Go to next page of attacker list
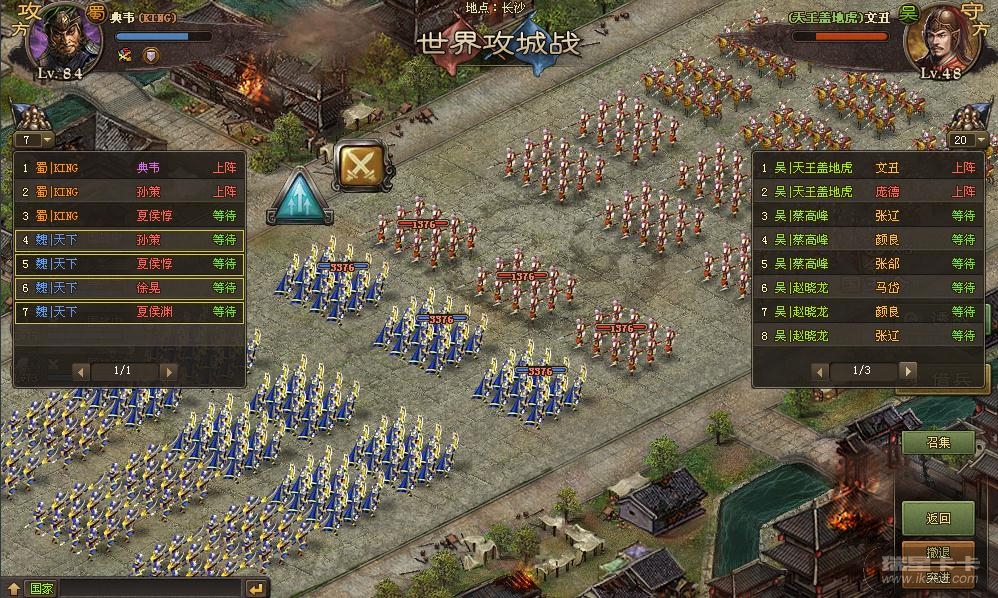Viewport: 998px width, 598px height. point(167,371)
